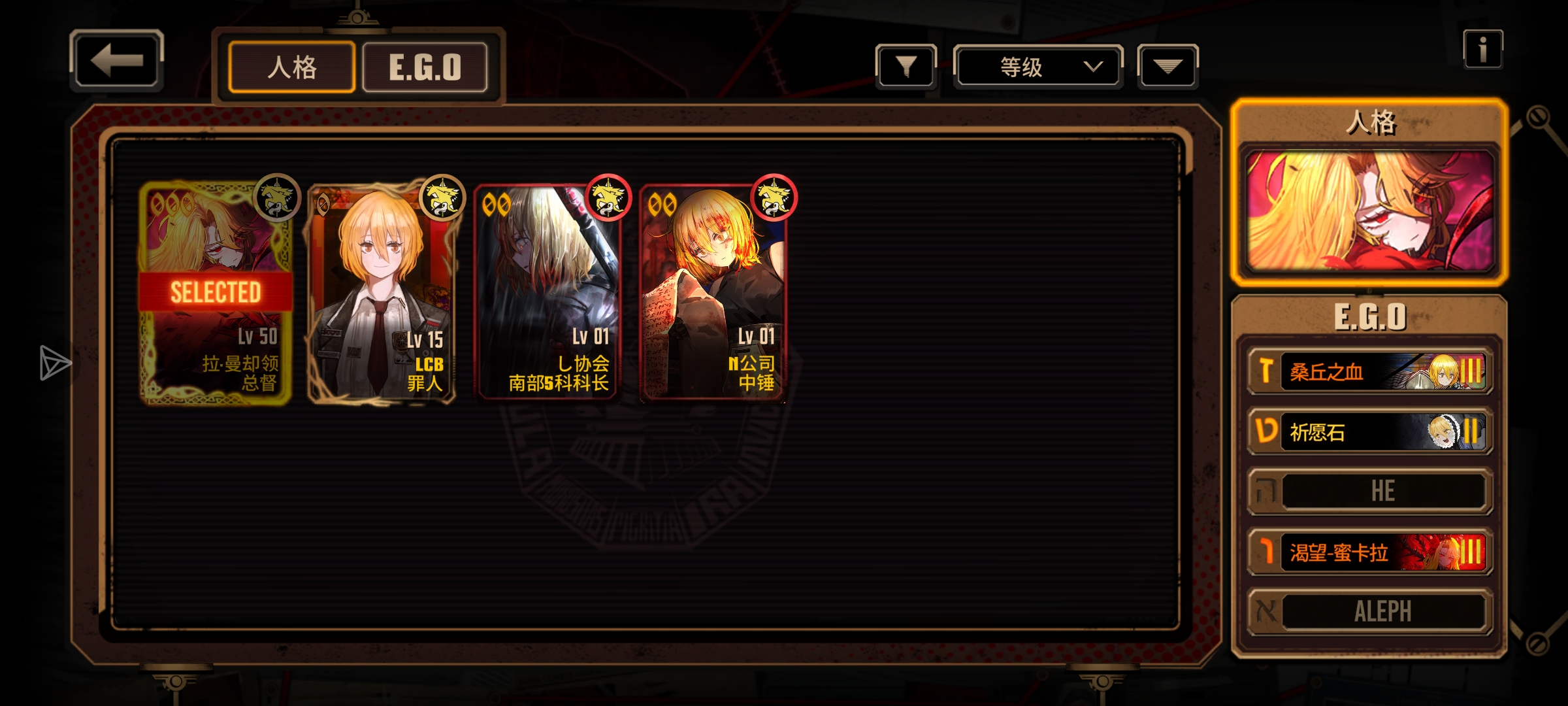Image resolution: width=1568 pixels, height=706 pixels.
Task: Open the empty HE E.G.O slot
Action: click(1369, 492)
